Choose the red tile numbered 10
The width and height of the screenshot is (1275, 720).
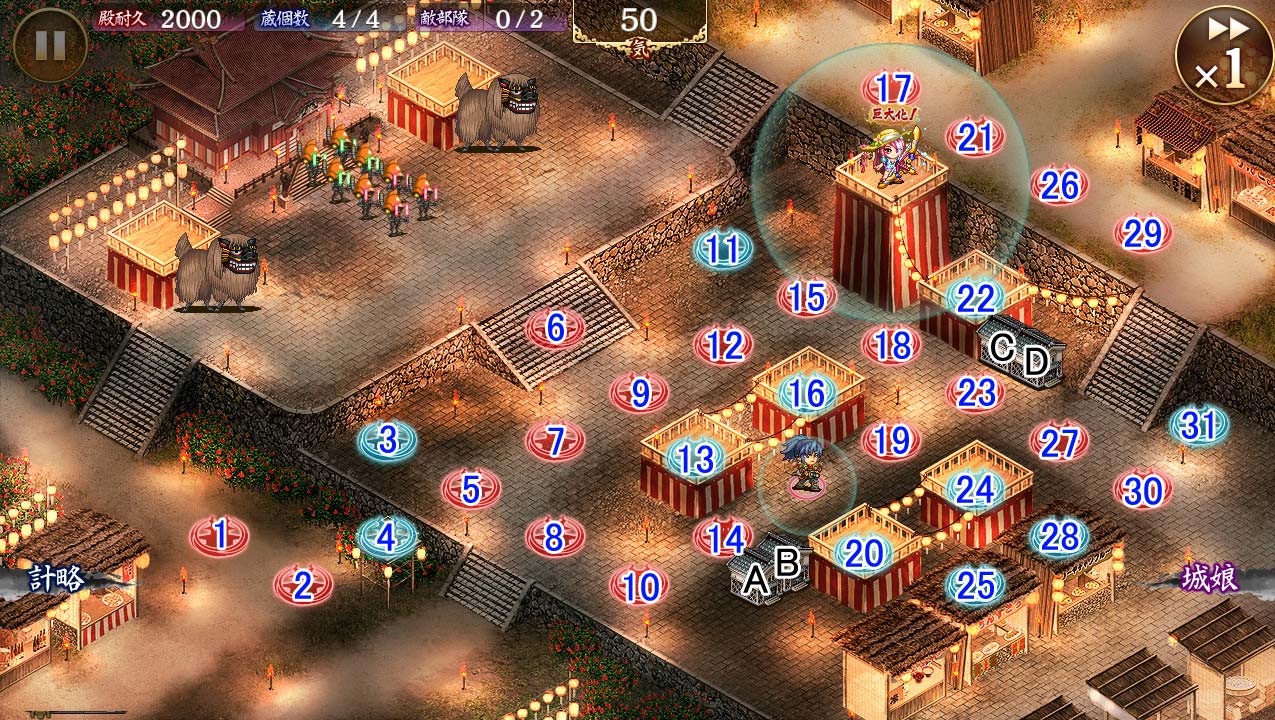(x=639, y=586)
